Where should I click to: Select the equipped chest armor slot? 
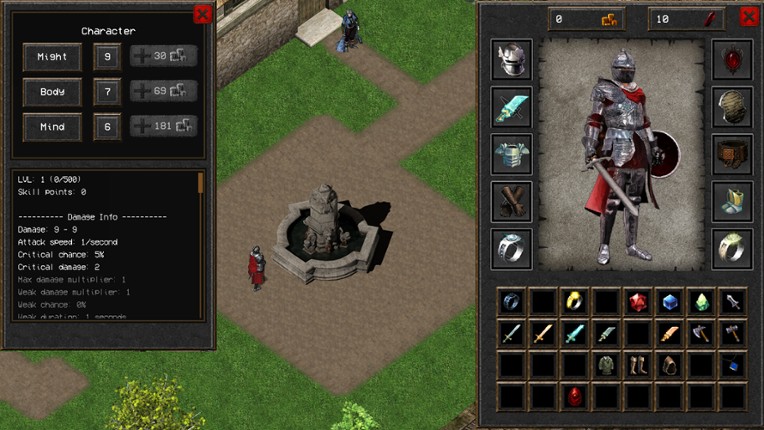coord(511,153)
